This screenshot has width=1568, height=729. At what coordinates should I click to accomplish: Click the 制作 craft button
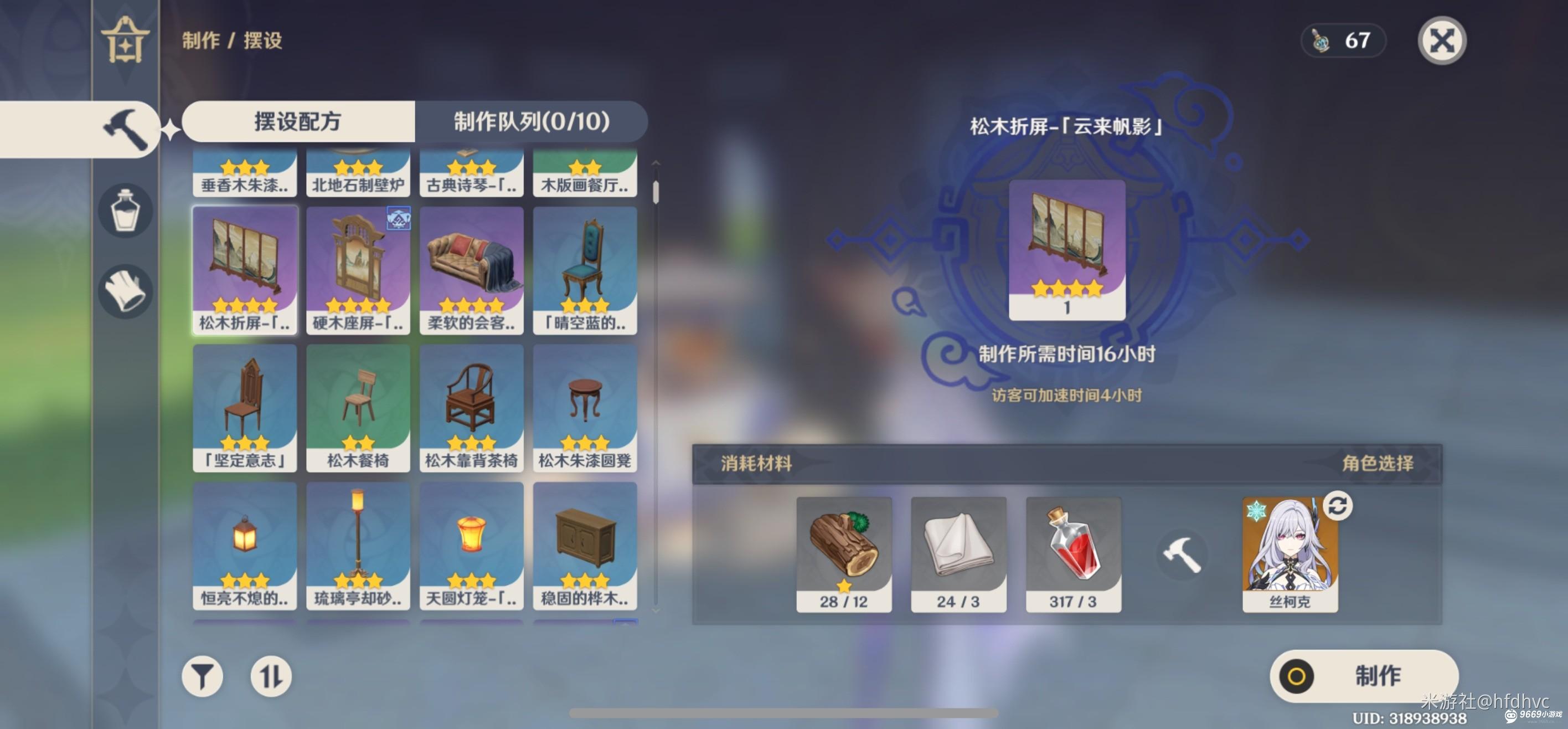pyautogui.click(x=1364, y=676)
